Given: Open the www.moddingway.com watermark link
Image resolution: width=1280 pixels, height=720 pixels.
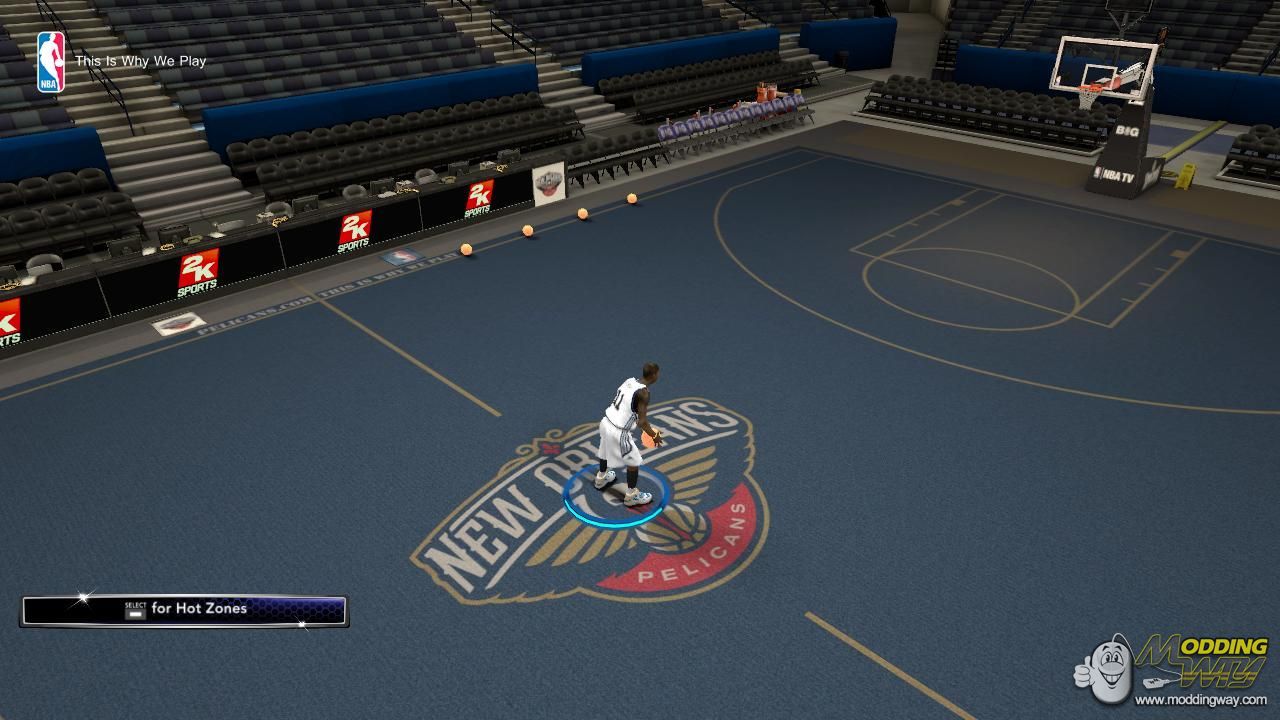Looking at the screenshot, I should click(x=1201, y=700).
